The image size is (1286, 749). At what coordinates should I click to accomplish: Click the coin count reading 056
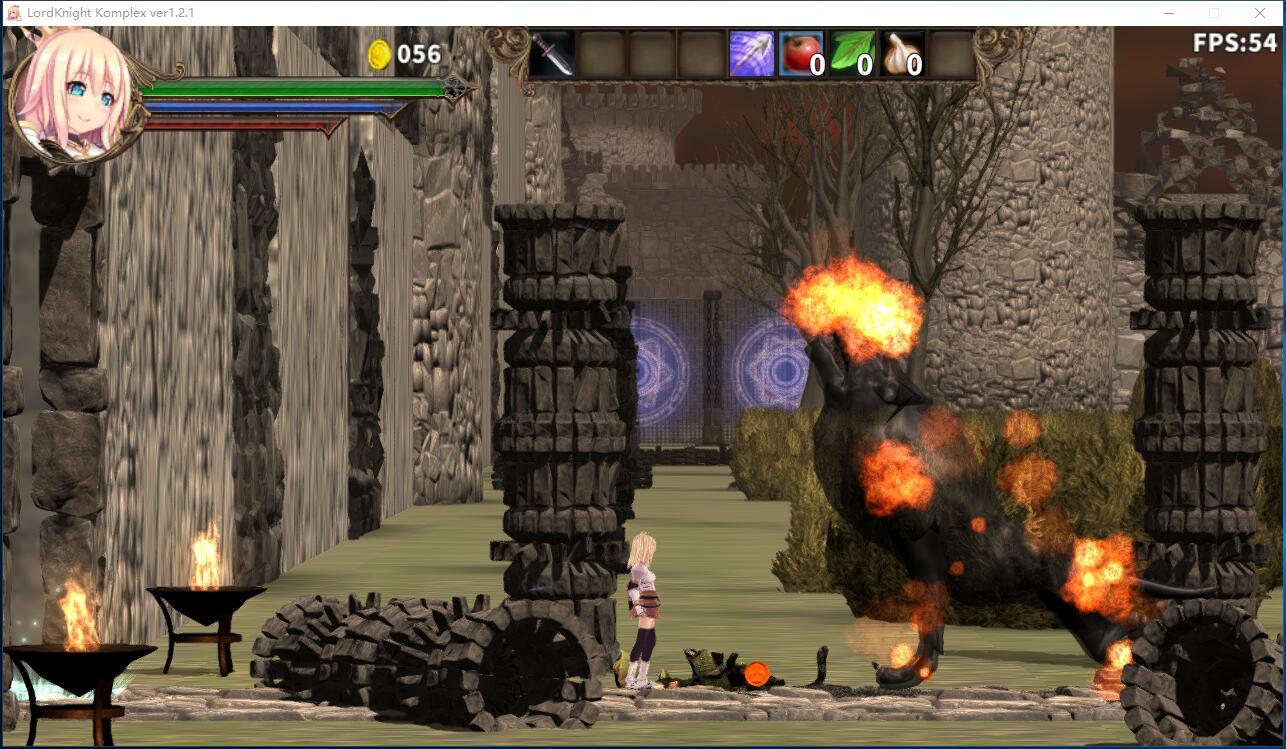click(x=413, y=57)
